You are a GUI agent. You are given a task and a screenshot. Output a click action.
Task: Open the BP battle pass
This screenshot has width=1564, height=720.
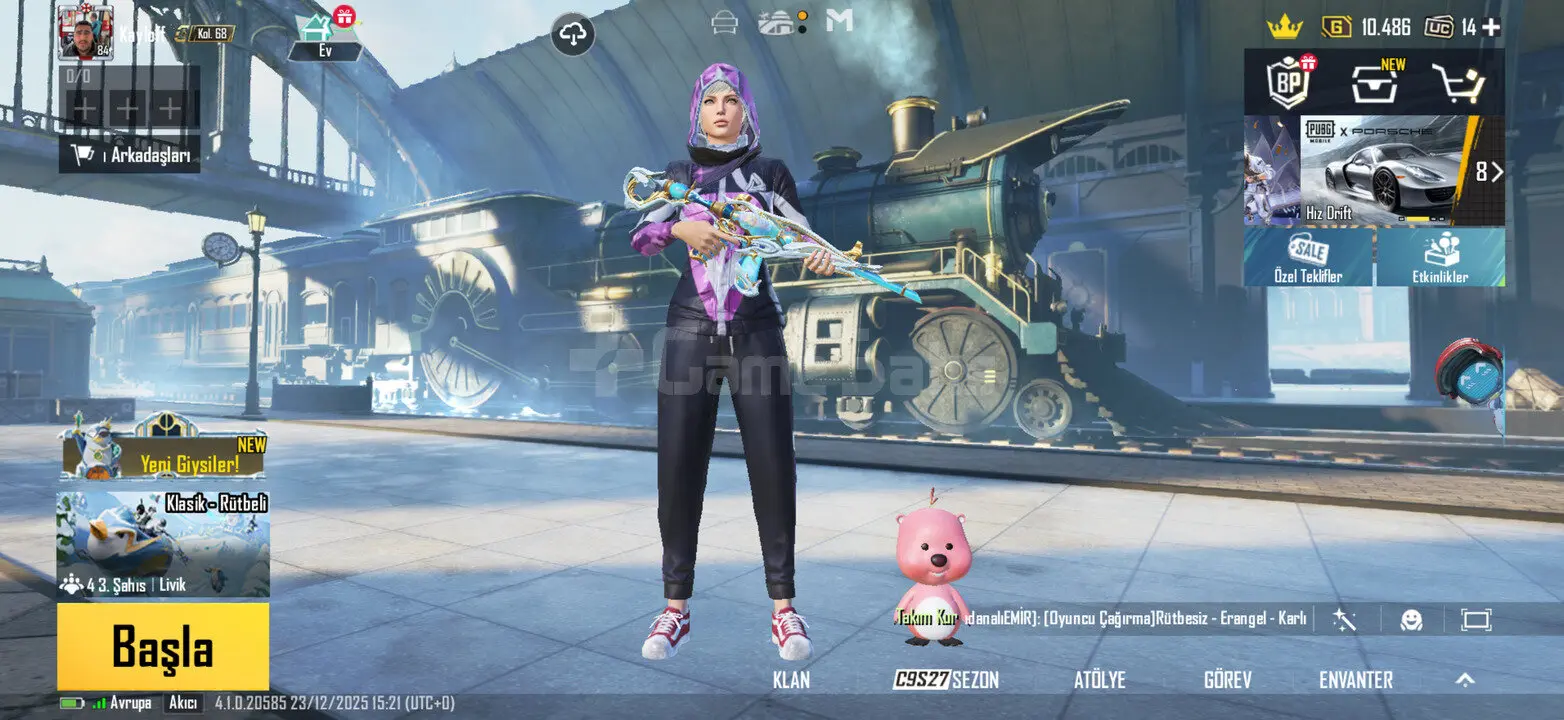(x=1290, y=82)
